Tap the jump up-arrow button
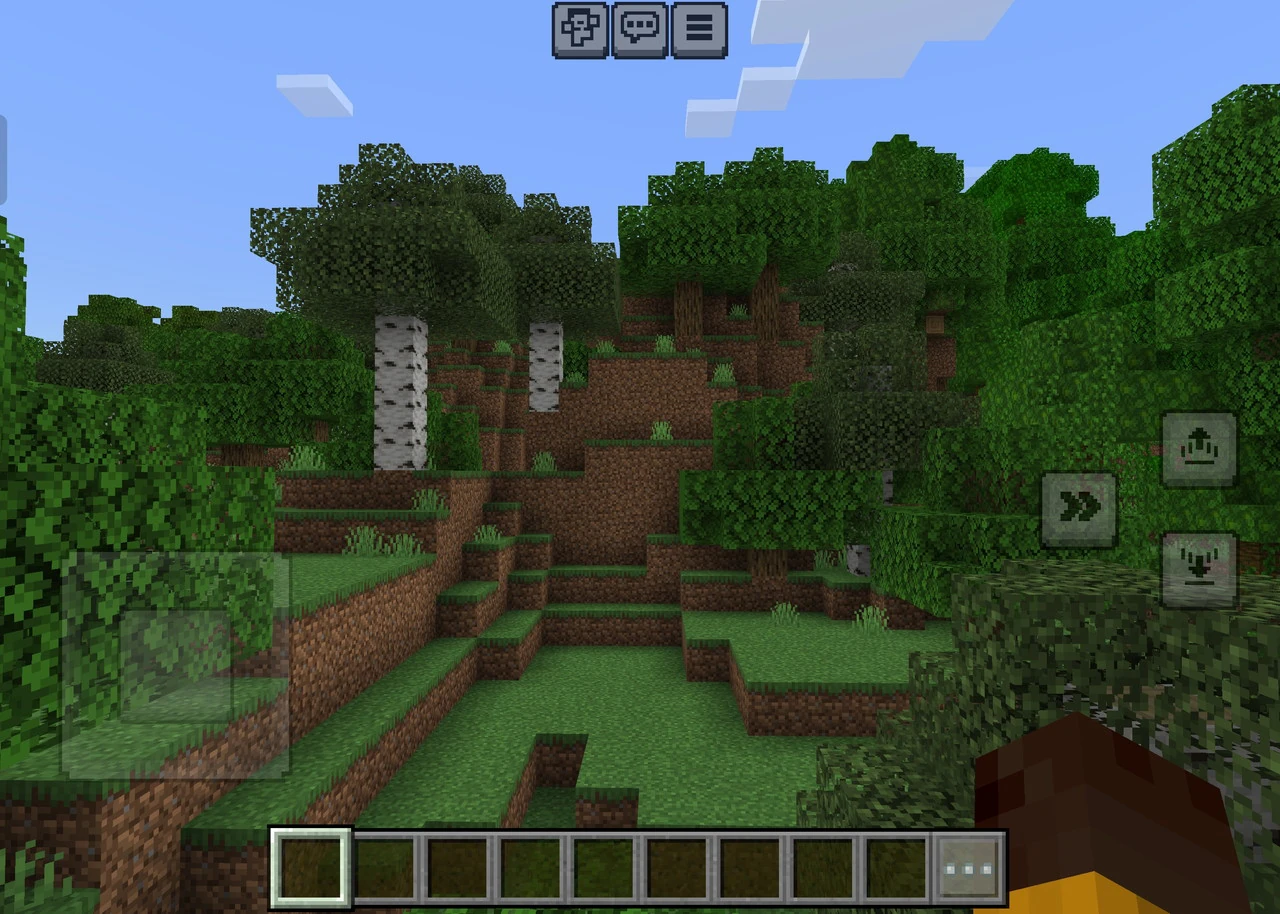This screenshot has width=1280, height=914. pos(1198,449)
